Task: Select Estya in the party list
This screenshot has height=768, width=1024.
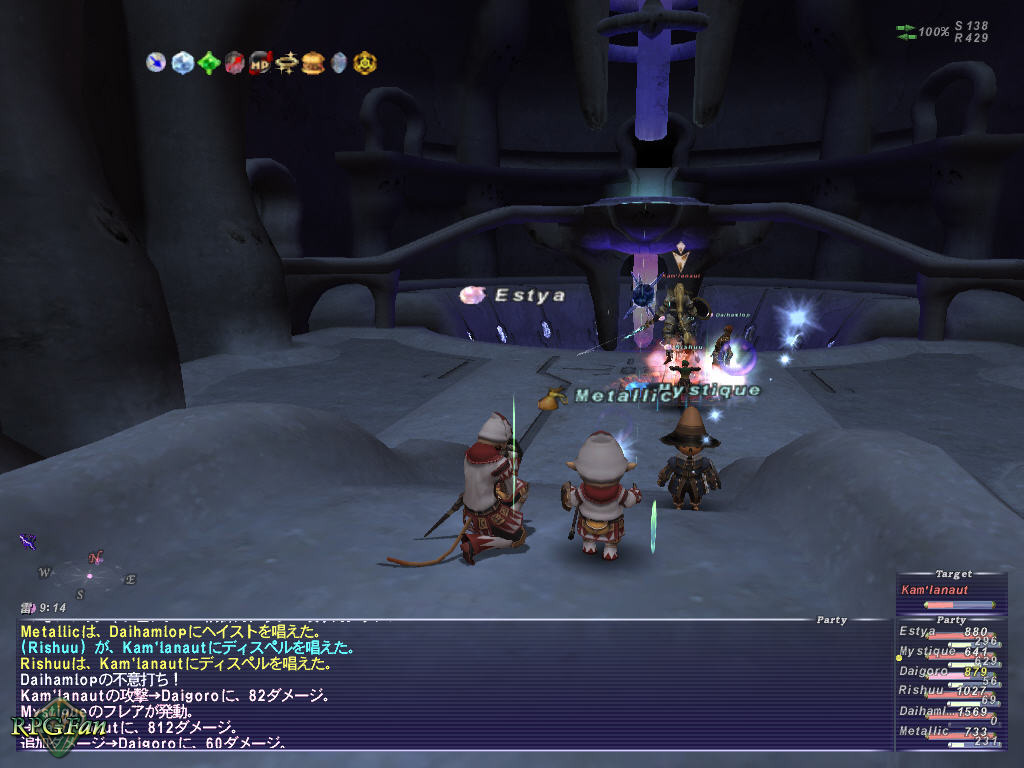Action: [946, 633]
